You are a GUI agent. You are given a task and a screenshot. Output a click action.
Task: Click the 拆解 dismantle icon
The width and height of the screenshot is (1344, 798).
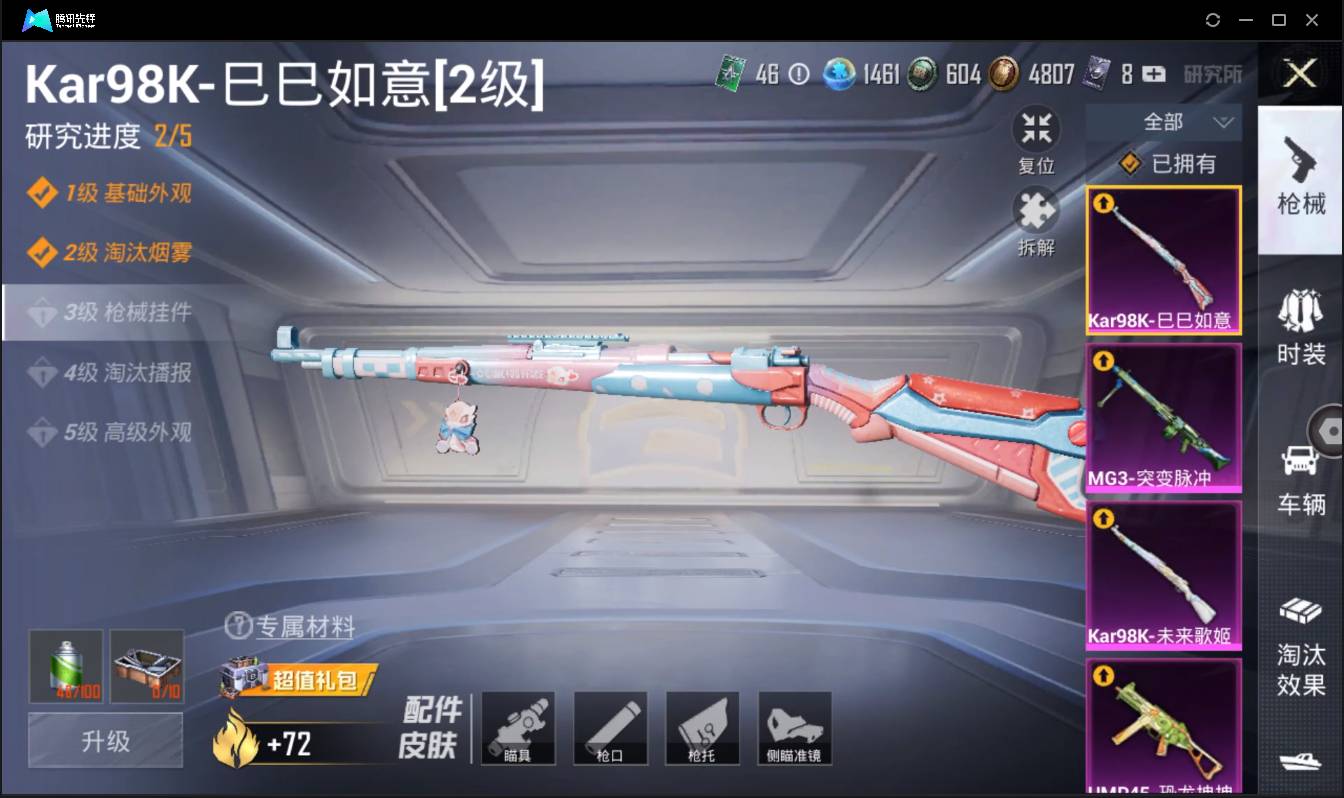1036,213
